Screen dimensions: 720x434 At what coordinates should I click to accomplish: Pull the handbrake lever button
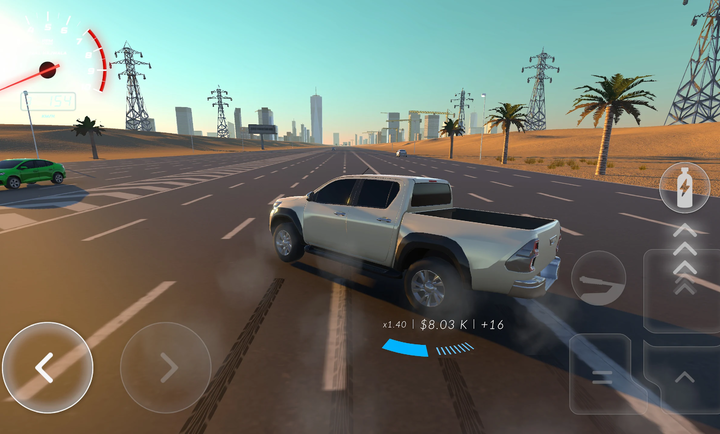(x=598, y=278)
